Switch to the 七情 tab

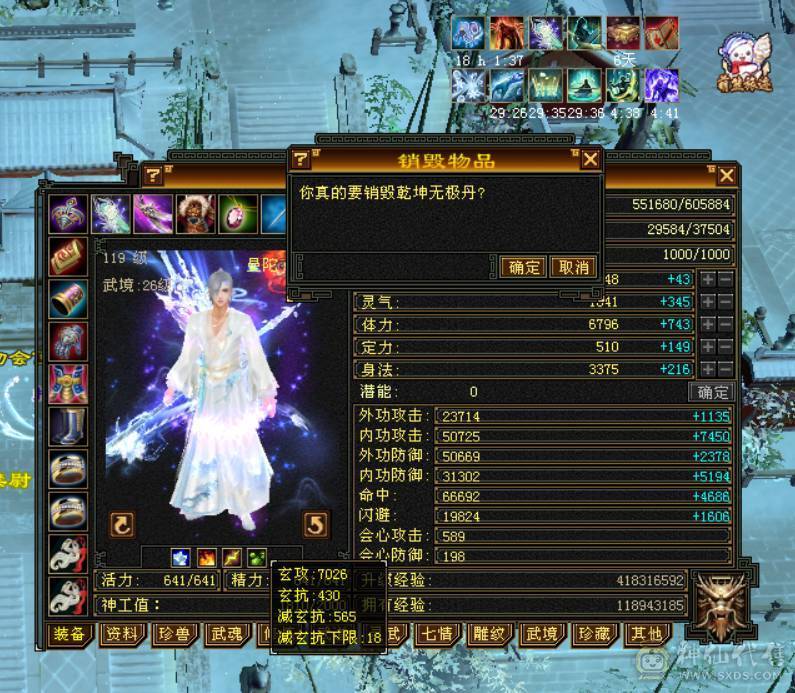pyautogui.click(x=436, y=634)
